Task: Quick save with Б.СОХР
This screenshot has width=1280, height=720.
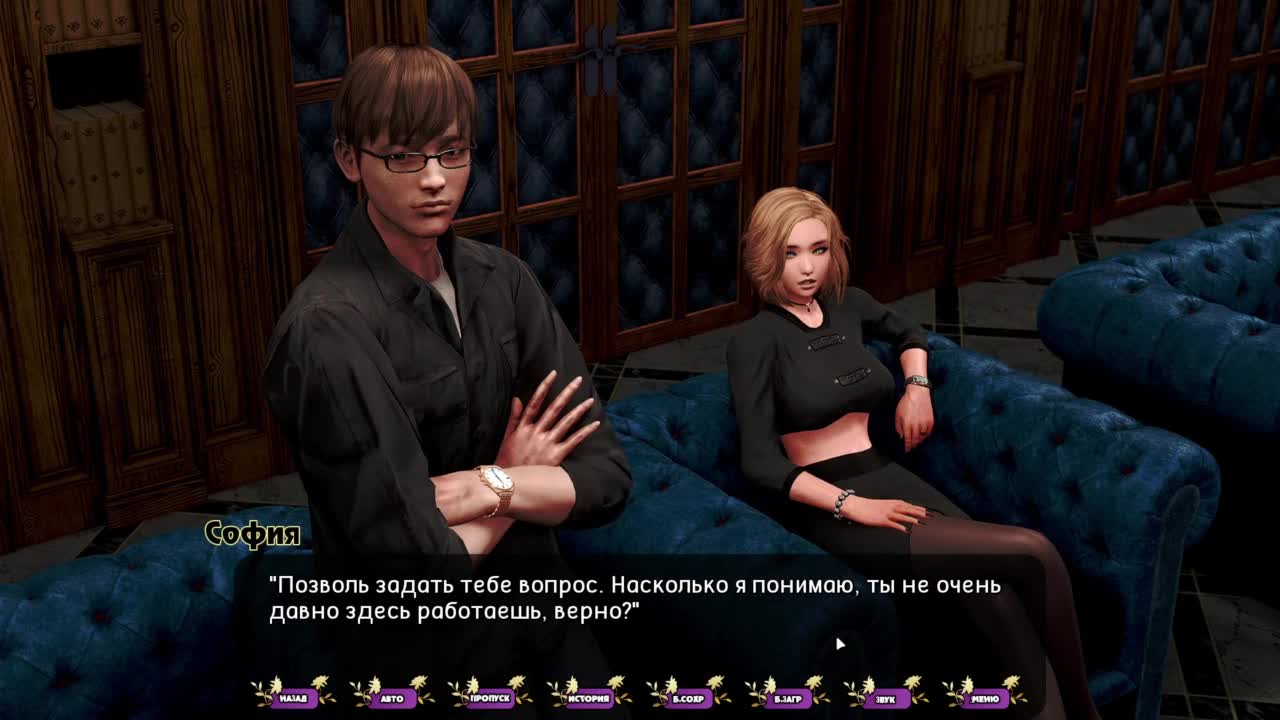Action: 688,697
